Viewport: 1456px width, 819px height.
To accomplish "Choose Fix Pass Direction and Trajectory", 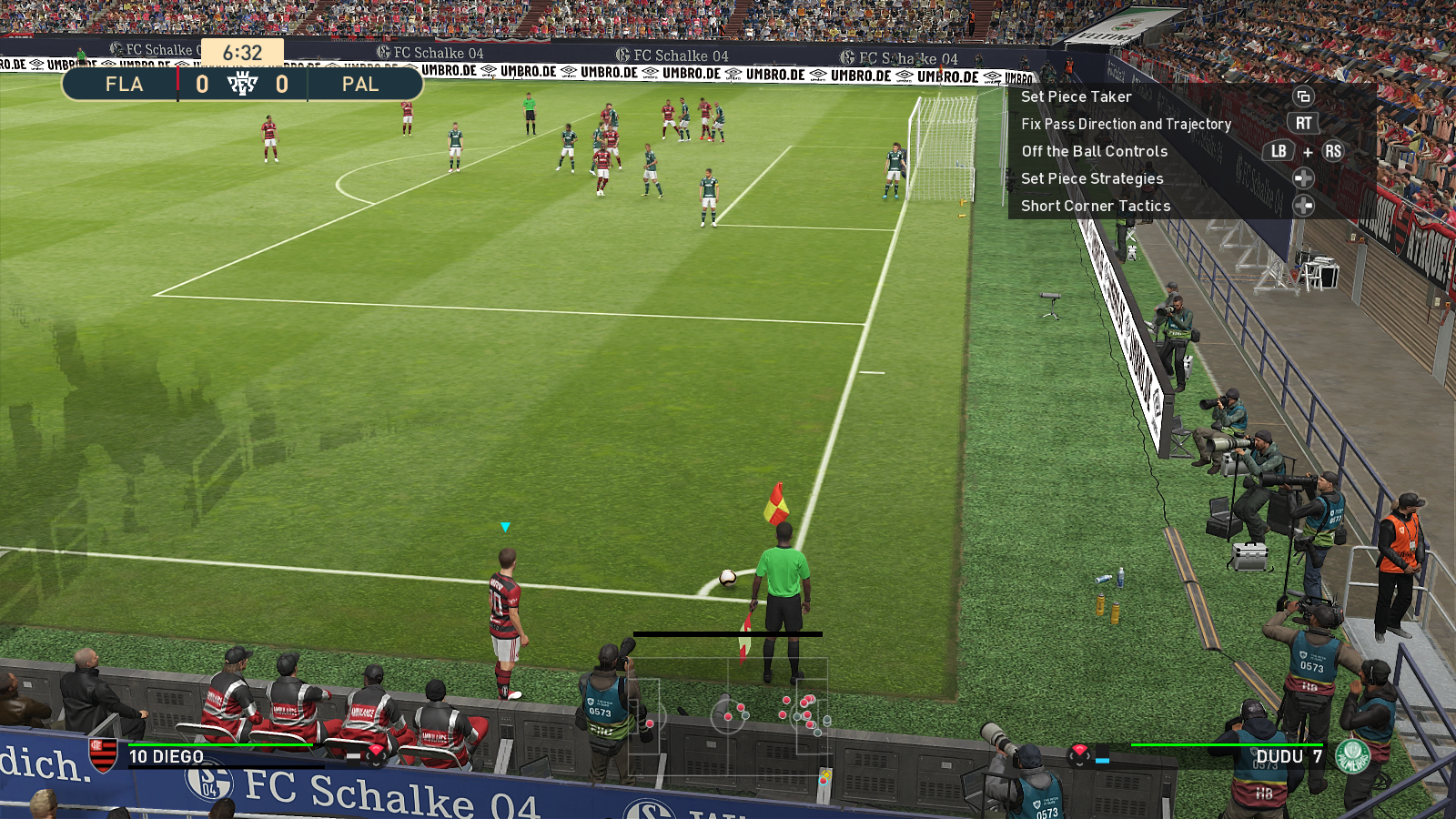I will [x=1126, y=124].
